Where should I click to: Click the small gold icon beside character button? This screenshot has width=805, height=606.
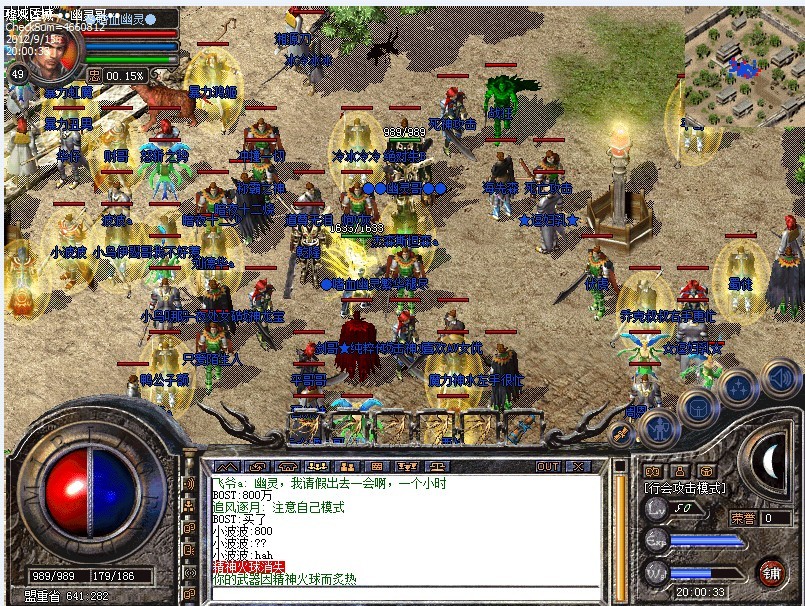(621, 434)
